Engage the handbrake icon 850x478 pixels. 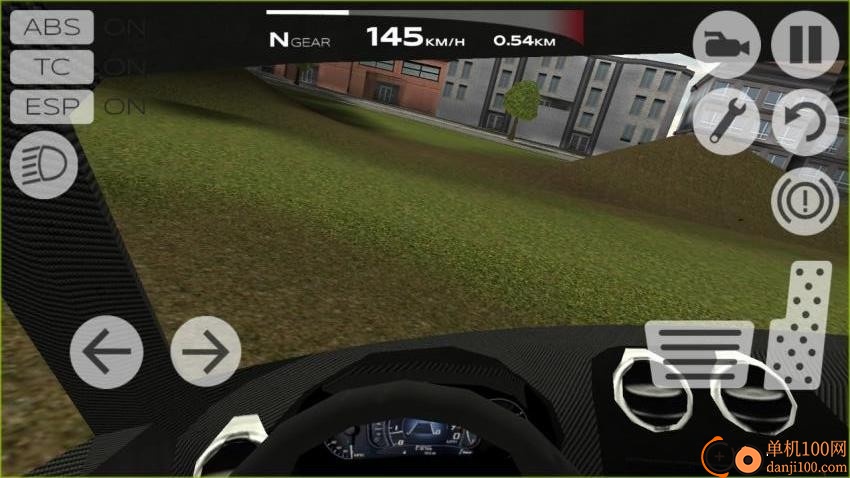(x=805, y=200)
